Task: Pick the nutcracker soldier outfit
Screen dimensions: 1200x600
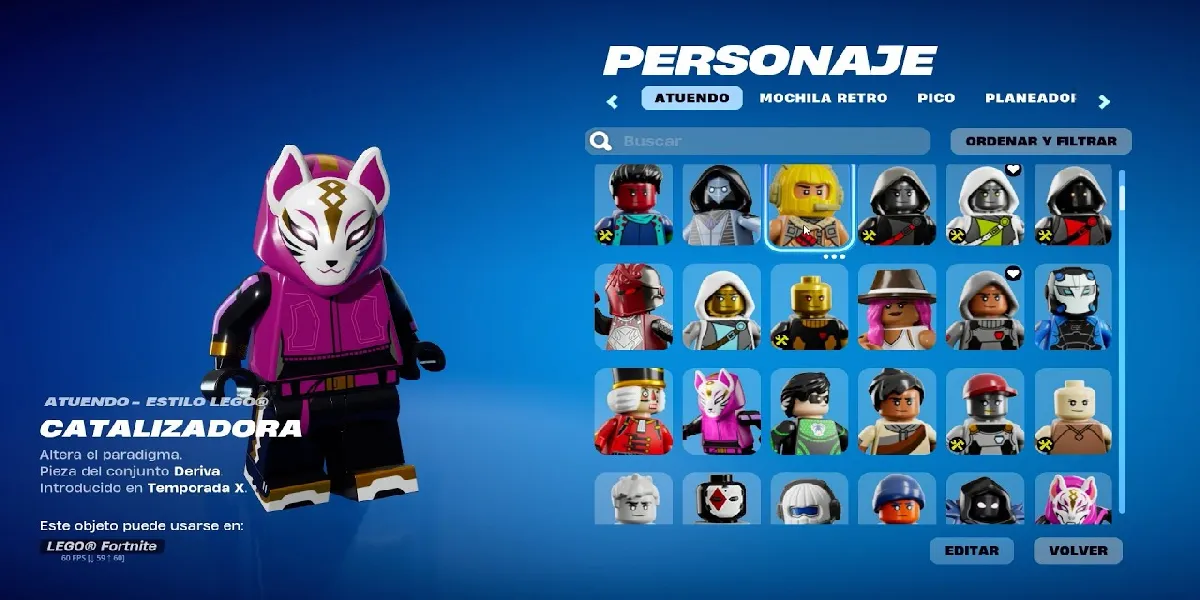Action: point(634,412)
